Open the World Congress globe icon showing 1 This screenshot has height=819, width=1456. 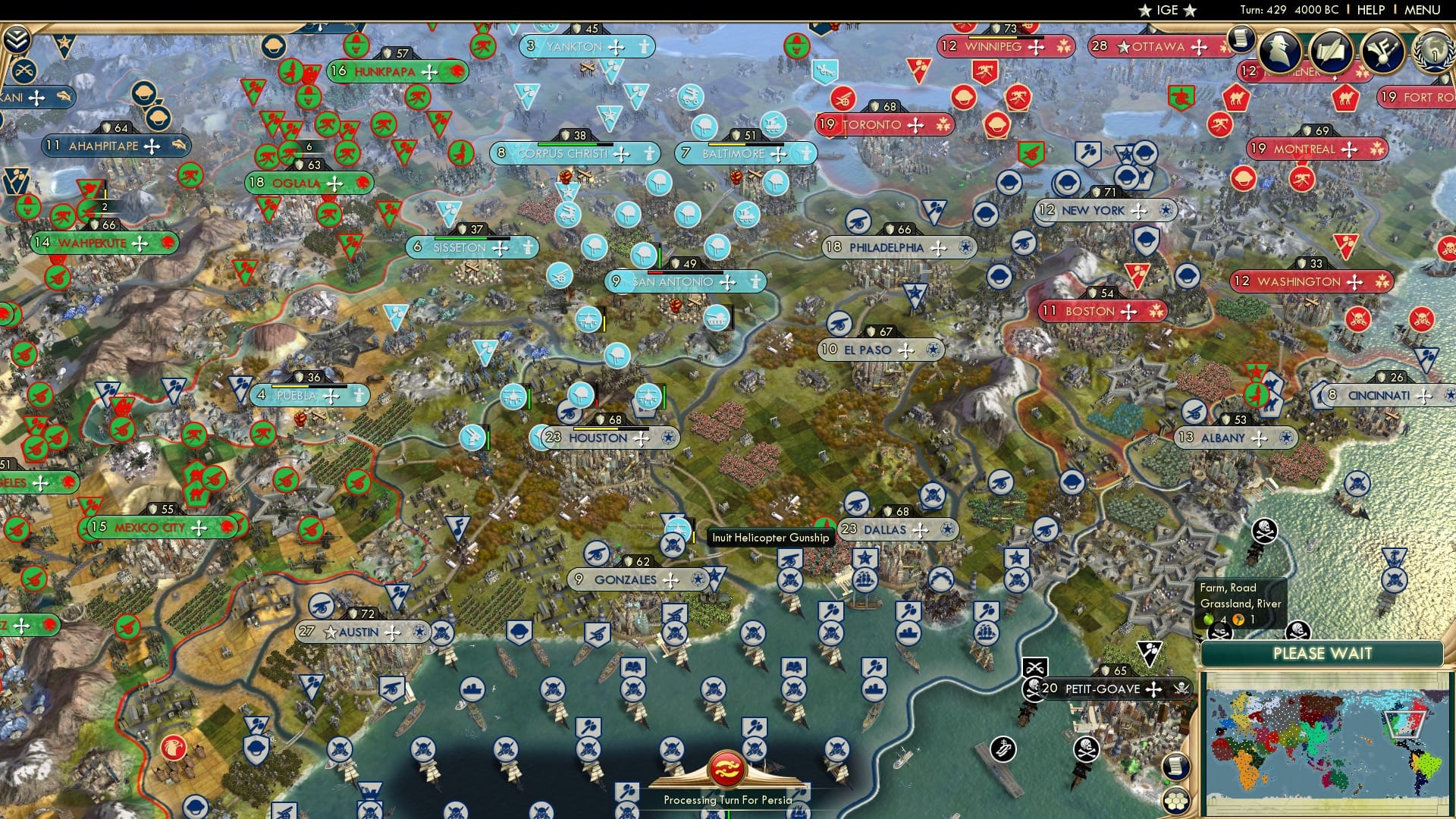click(x=1436, y=55)
